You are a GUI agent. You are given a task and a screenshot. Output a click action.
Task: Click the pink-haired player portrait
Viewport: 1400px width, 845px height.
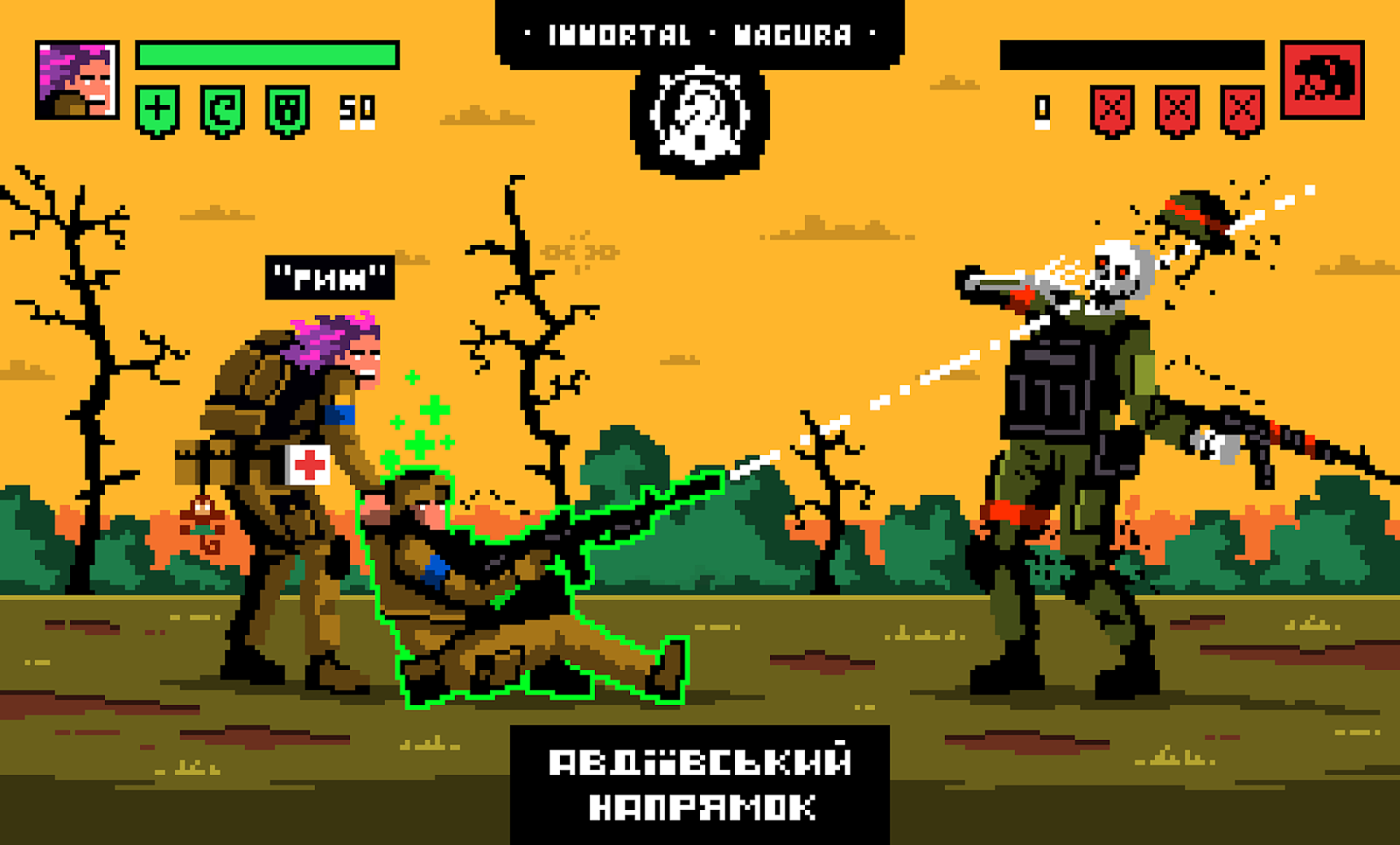(77, 80)
